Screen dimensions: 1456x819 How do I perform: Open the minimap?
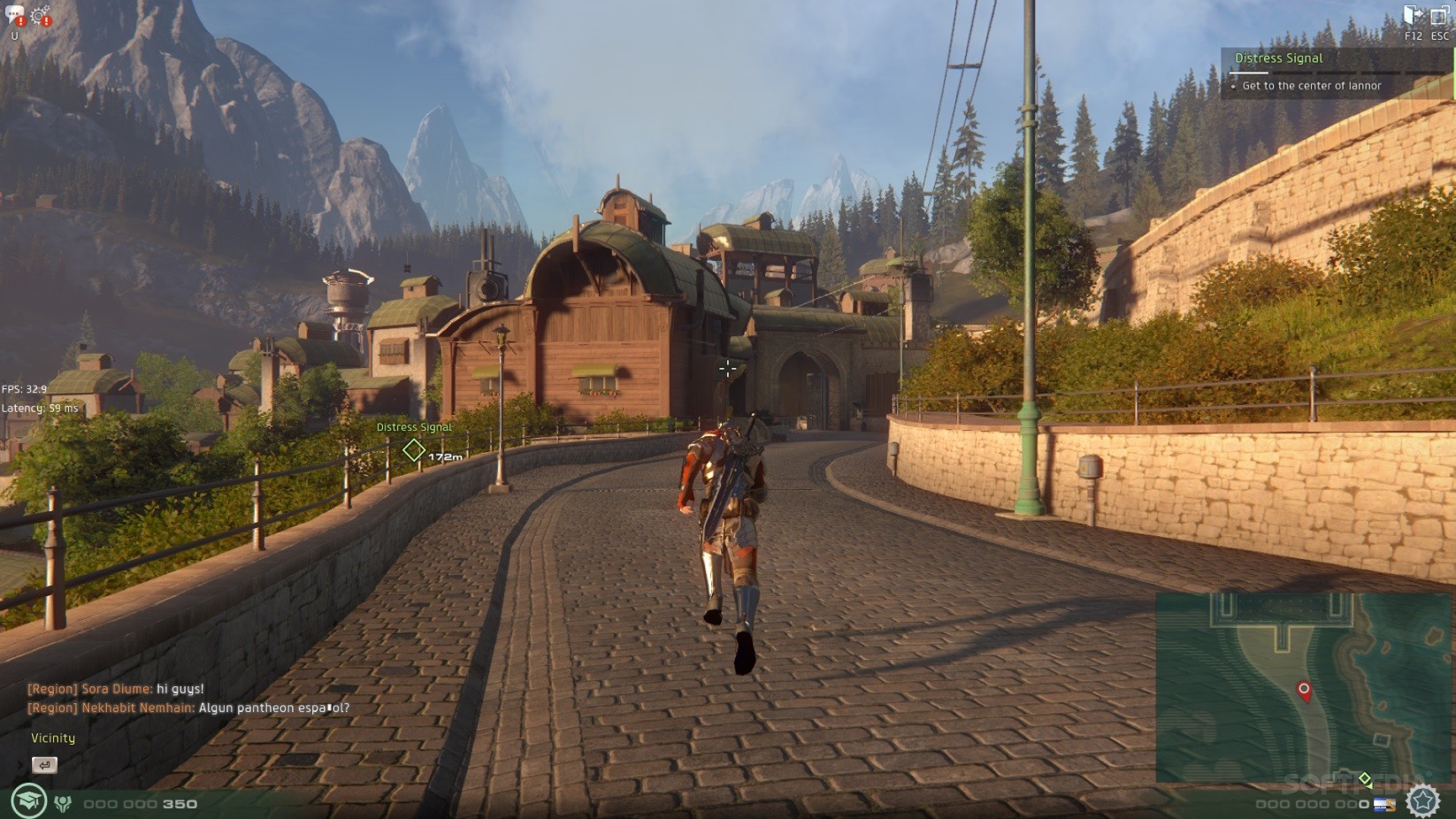1304,686
